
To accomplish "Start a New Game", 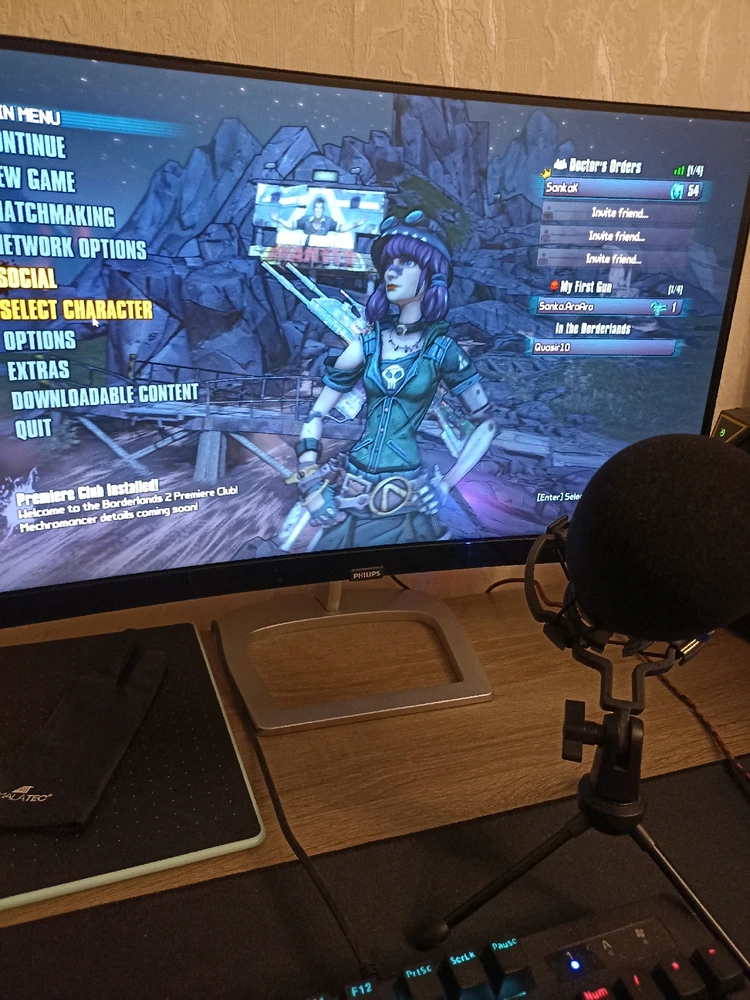I will click(x=38, y=181).
